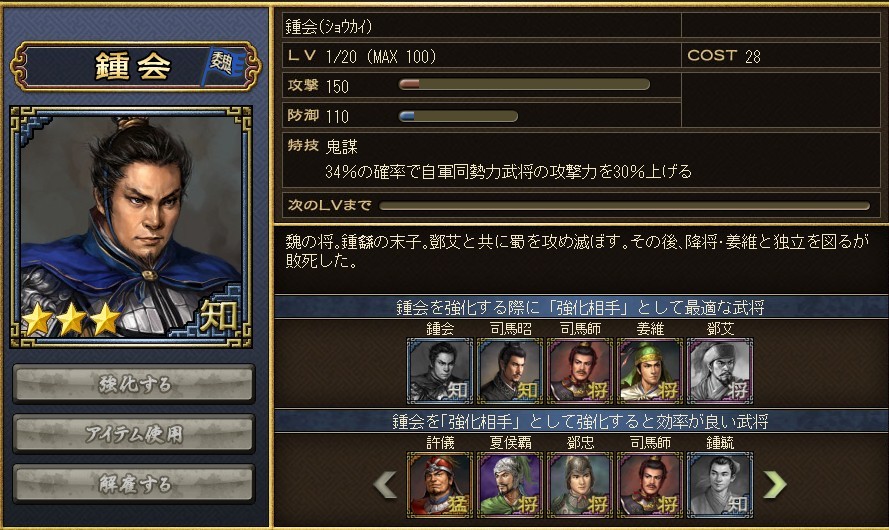Choose the 許儀 general thumbnail

coord(440,484)
